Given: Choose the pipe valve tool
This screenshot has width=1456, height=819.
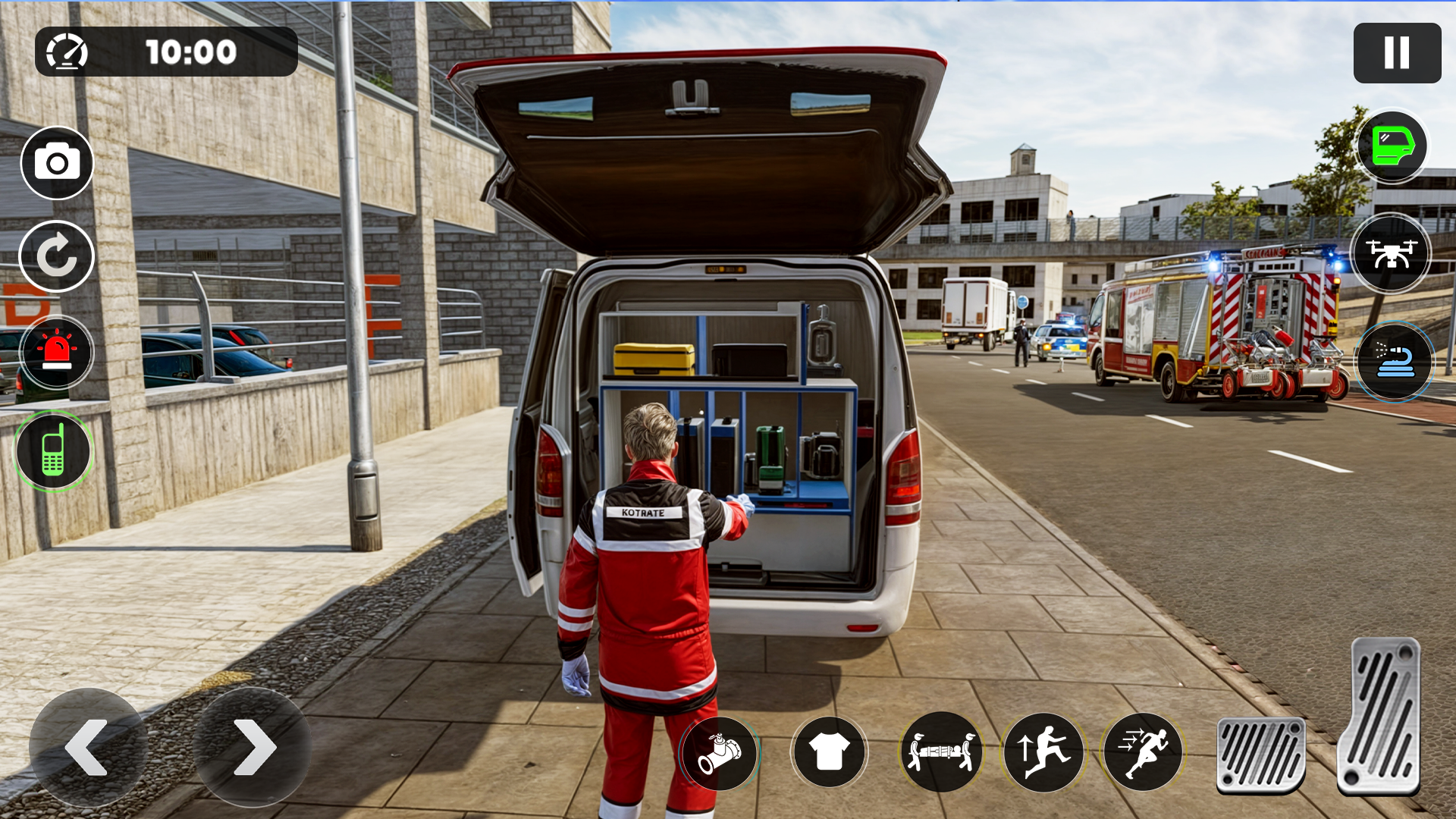Looking at the screenshot, I should coord(720,753).
